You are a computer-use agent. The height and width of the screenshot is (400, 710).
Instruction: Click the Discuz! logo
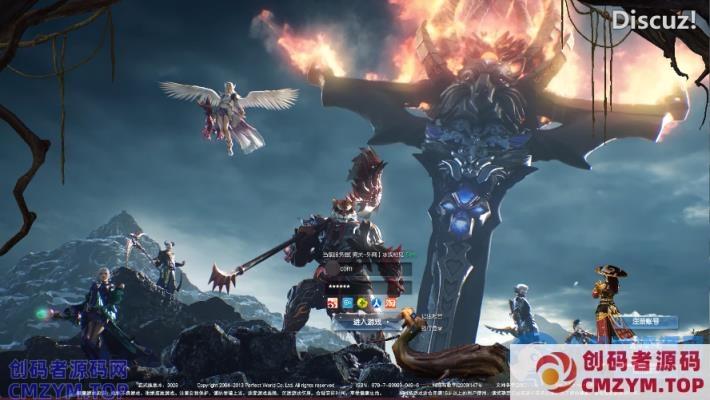[x=653, y=19]
